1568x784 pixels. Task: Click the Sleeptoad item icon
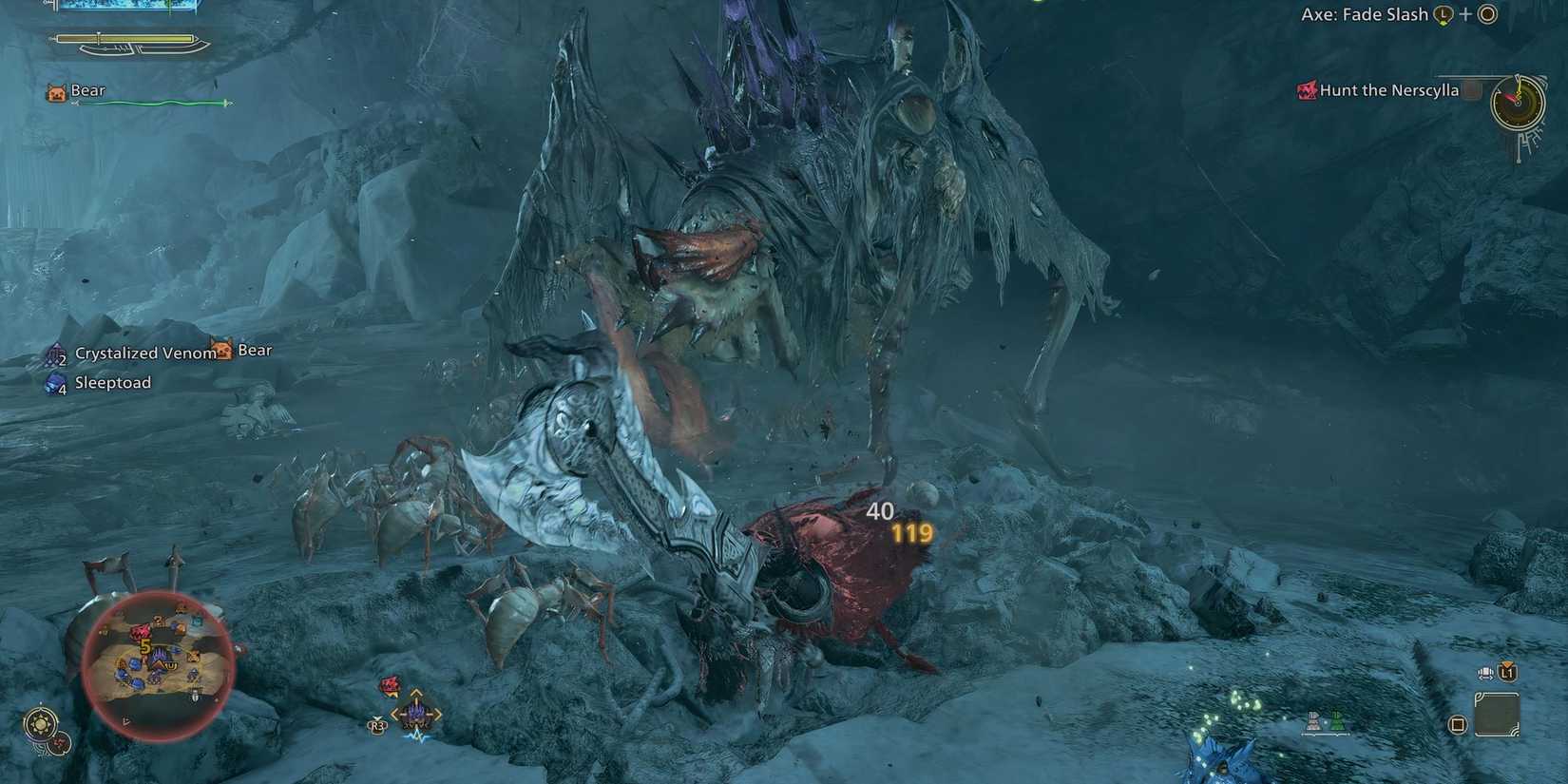(x=55, y=383)
